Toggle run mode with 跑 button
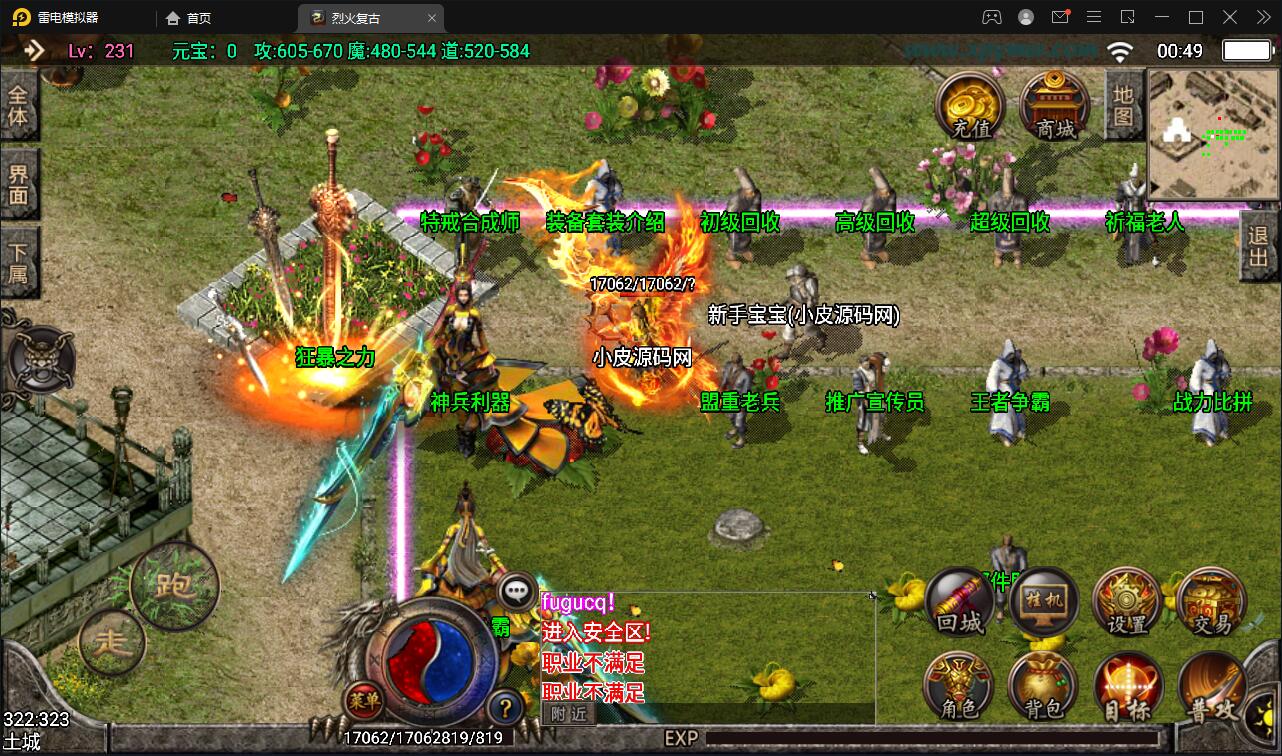 tap(175, 585)
